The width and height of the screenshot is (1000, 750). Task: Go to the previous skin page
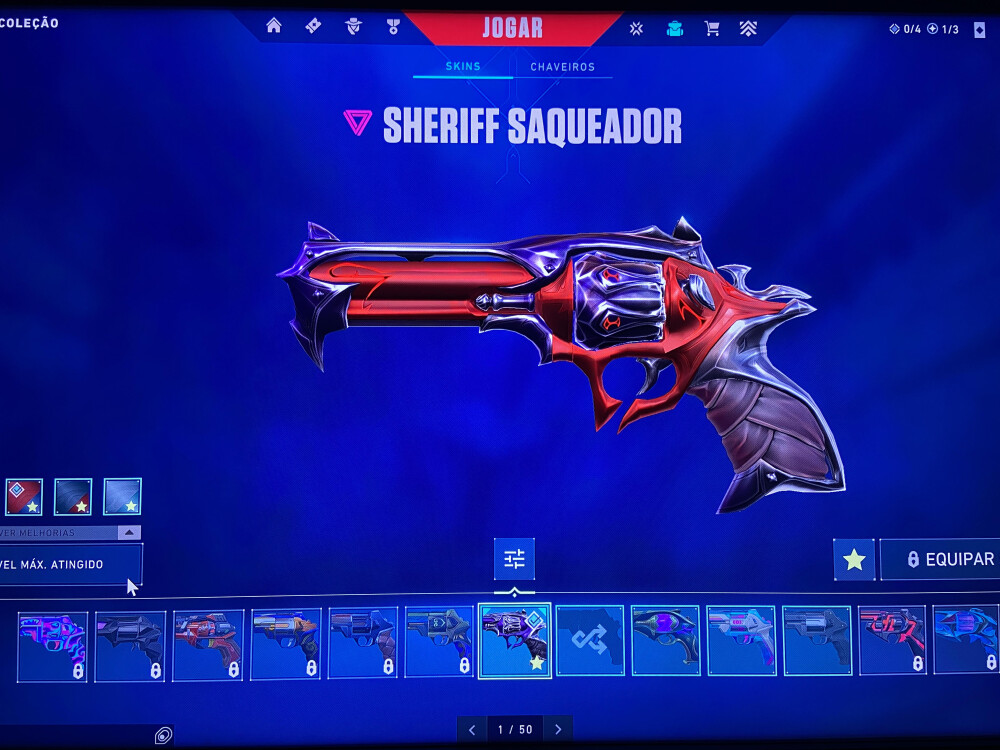472,730
